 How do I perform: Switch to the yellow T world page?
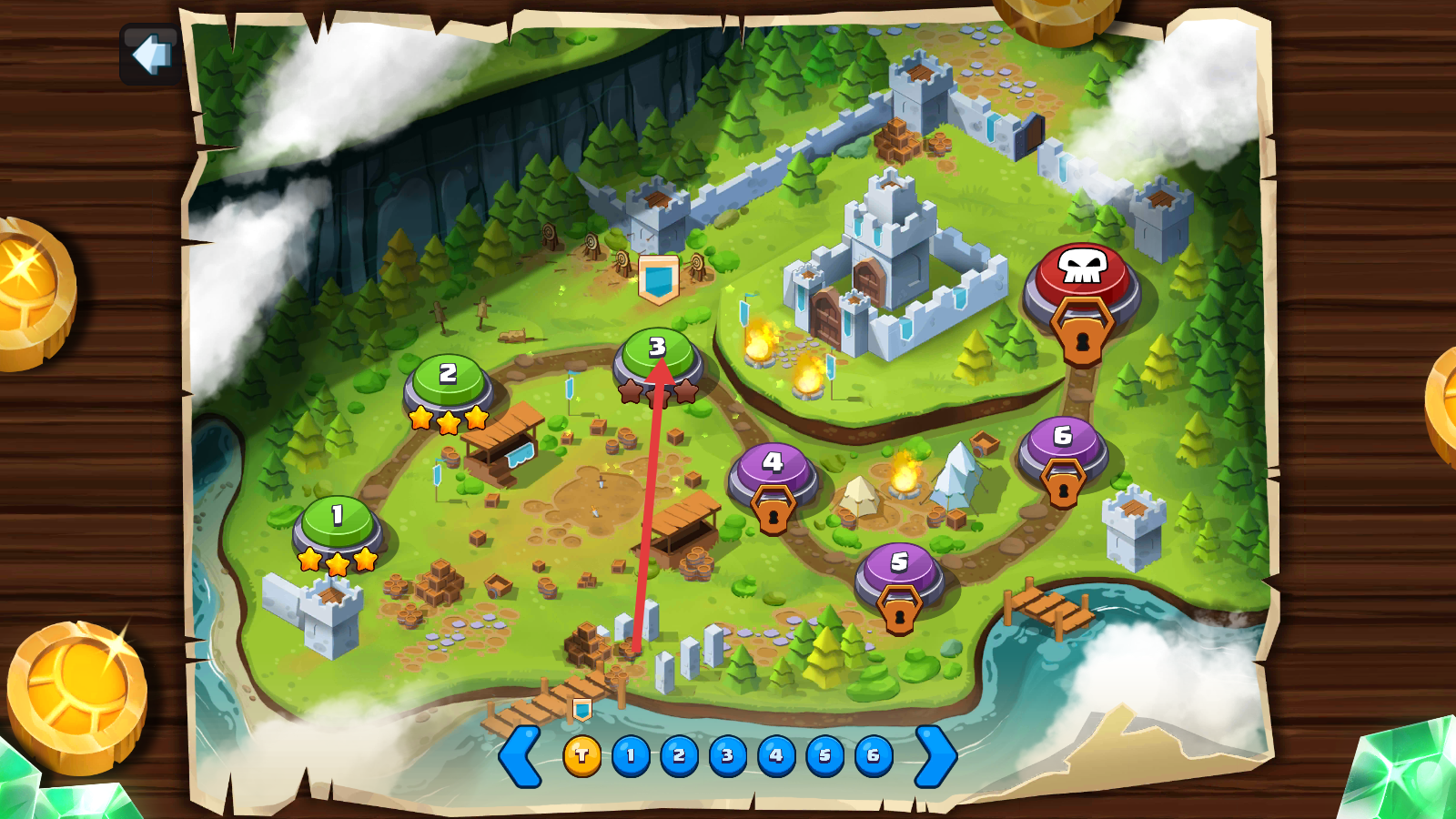click(582, 756)
